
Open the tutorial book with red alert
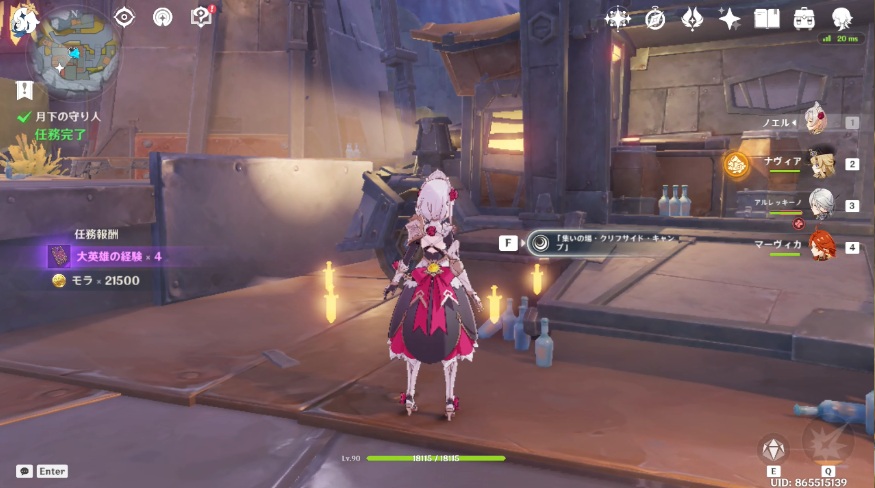(x=201, y=17)
